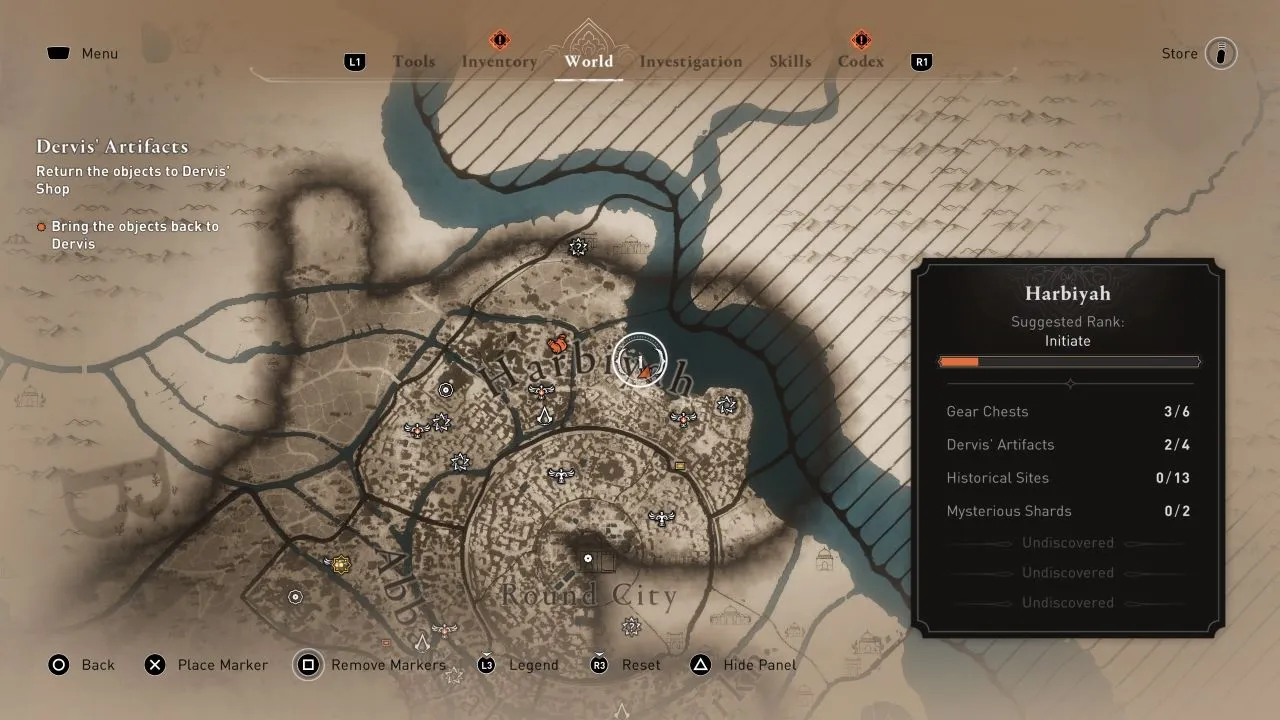Click the circle-with-dot icon west of Harbiyah
Viewport: 1280px width, 720px height.
[x=445, y=388]
